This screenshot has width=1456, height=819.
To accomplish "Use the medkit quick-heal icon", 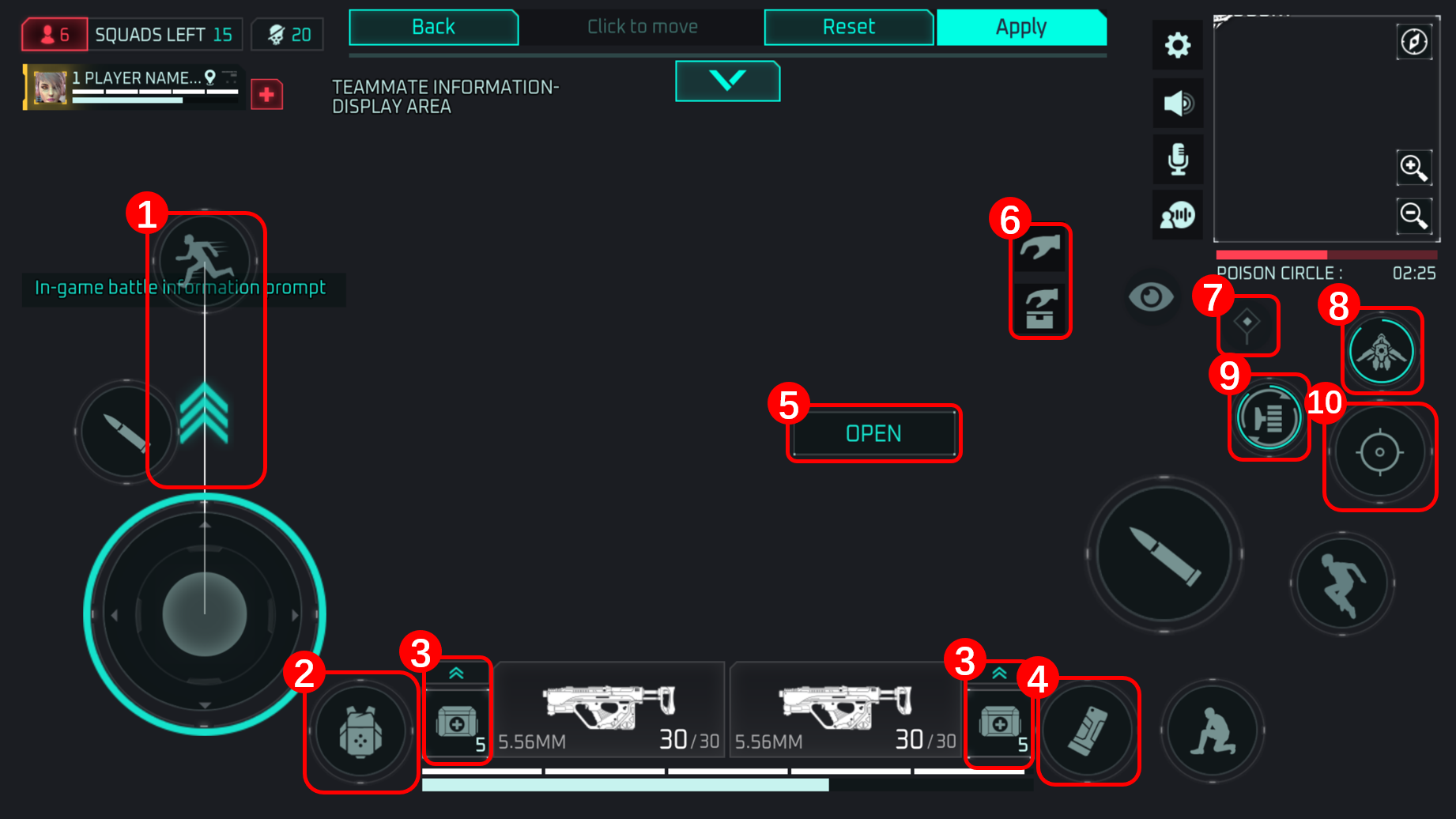I will [x=457, y=723].
